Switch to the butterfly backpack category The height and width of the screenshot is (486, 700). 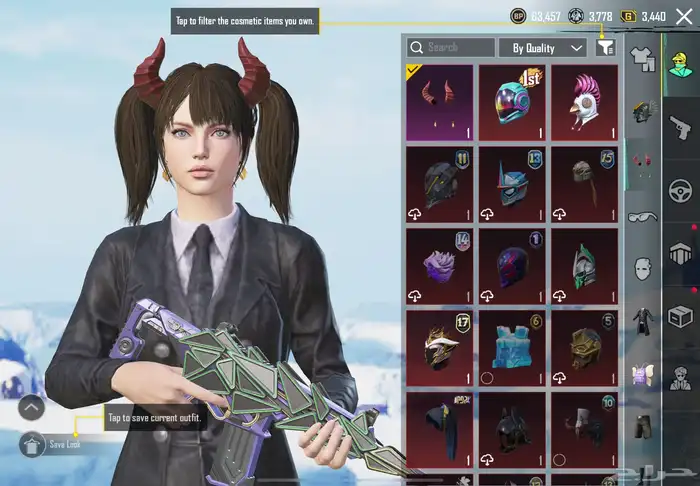click(x=642, y=374)
